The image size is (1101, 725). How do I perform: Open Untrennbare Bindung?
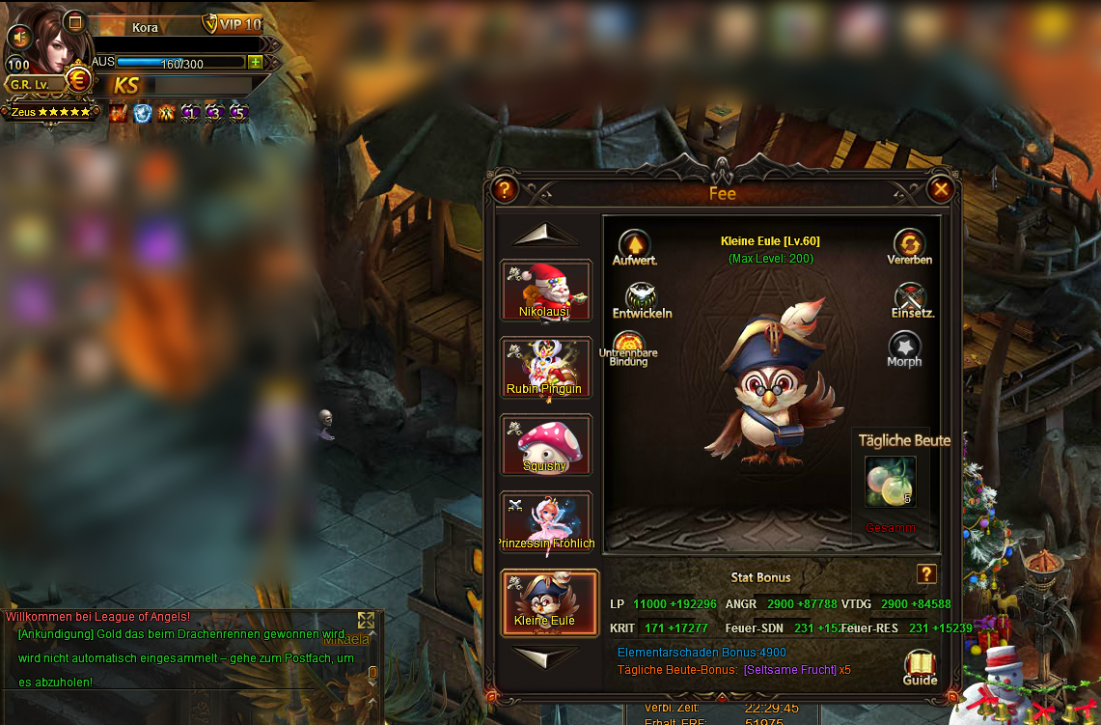629,345
